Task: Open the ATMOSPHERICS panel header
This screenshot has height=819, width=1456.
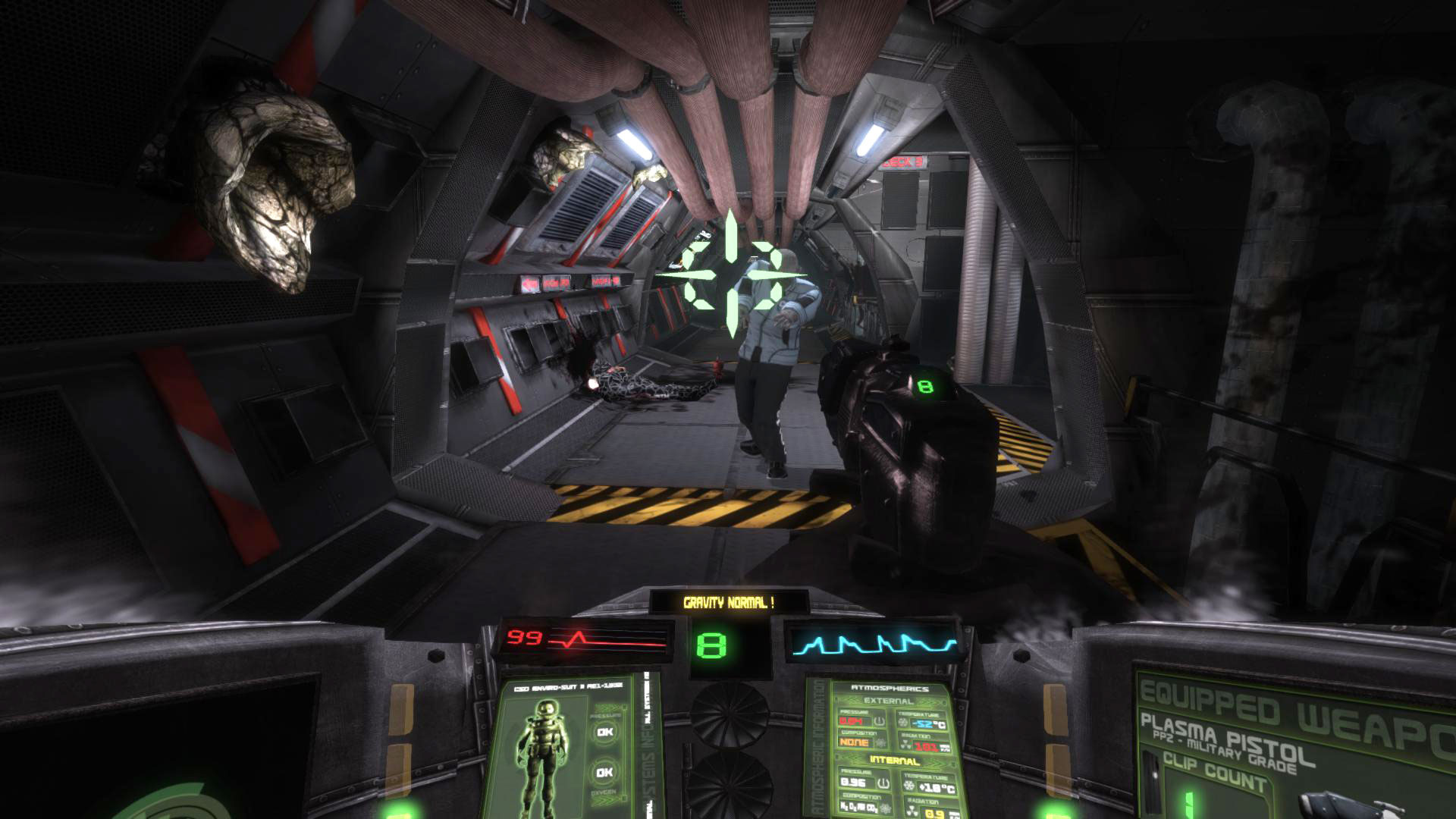Action: tap(890, 689)
